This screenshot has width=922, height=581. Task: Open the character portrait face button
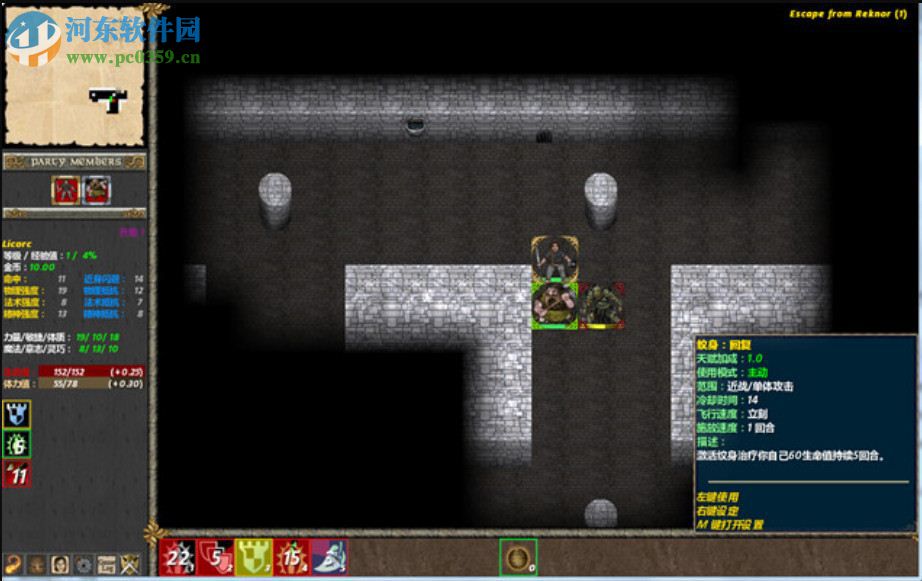59,564
